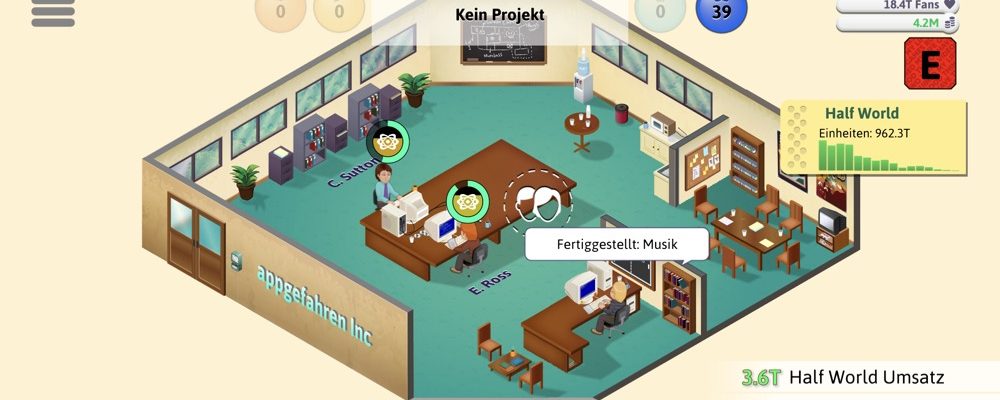The image size is (1000, 400).
Task: Select the Kein Projekt status panel
Action: click(499, 15)
